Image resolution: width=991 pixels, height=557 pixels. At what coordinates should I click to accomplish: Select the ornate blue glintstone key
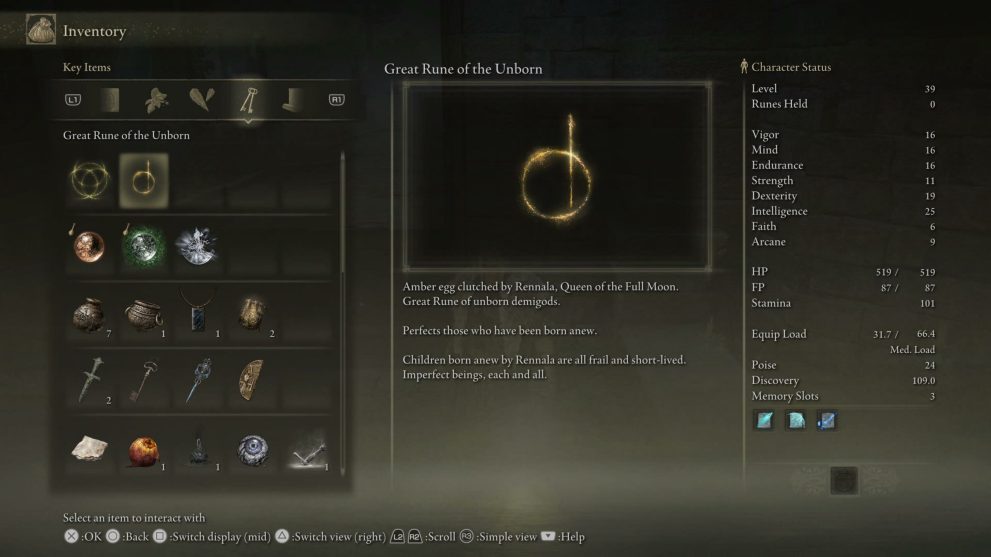click(x=197, y=381)
